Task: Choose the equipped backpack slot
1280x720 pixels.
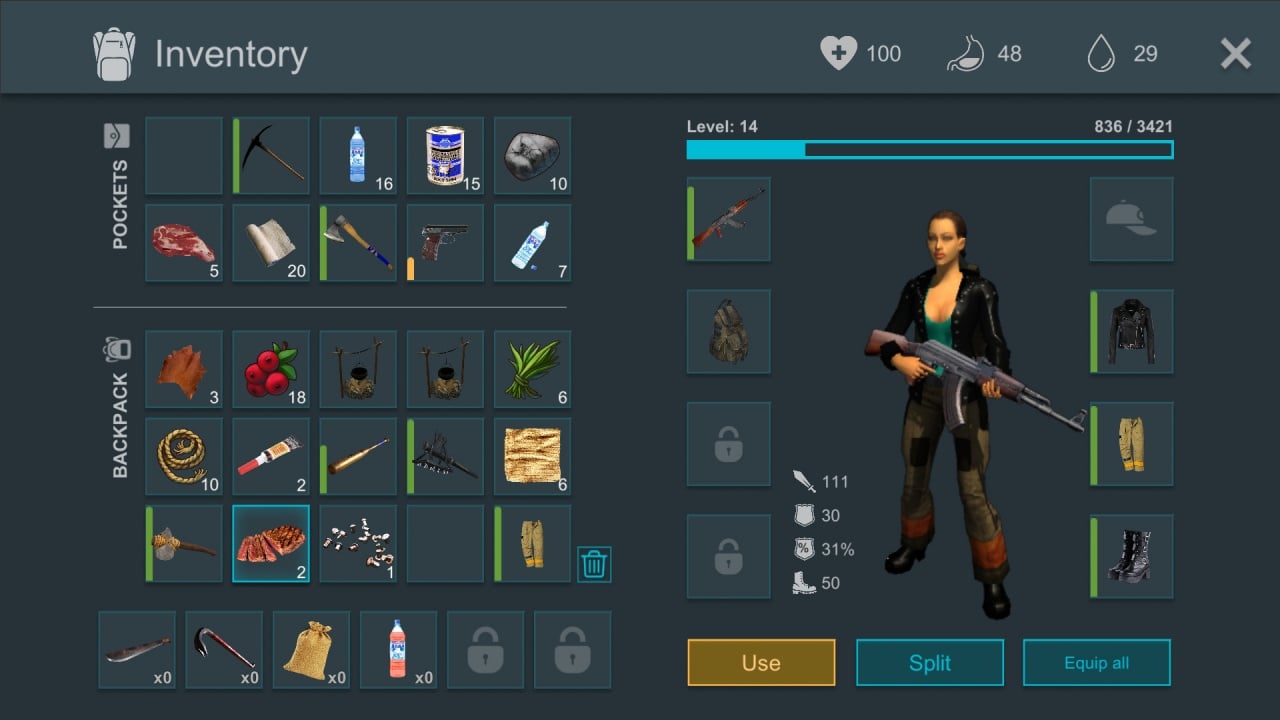Action: pos(729,331)
